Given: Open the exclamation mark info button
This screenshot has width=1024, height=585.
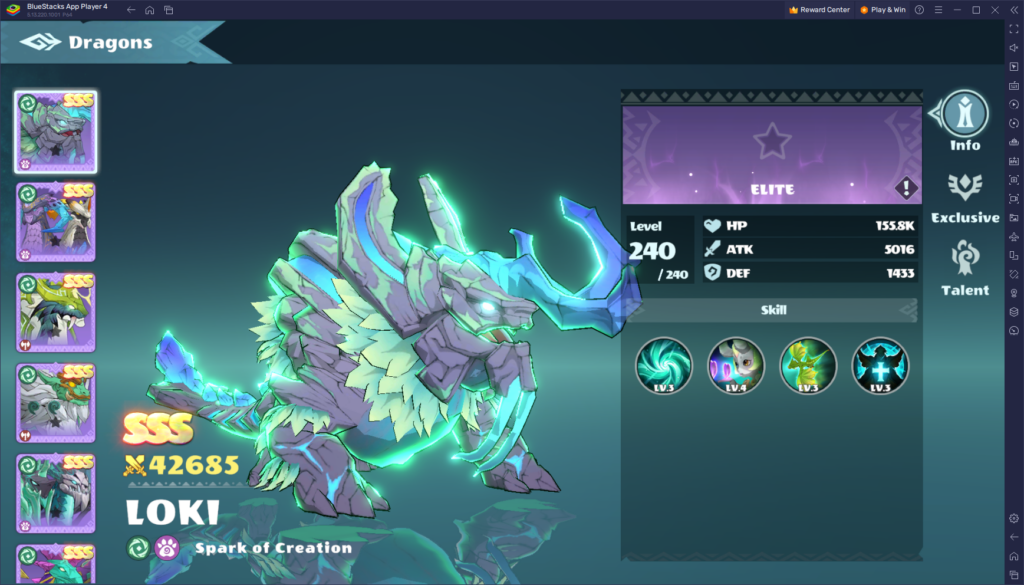Looking at the screenshot, I should pos(906,187).
